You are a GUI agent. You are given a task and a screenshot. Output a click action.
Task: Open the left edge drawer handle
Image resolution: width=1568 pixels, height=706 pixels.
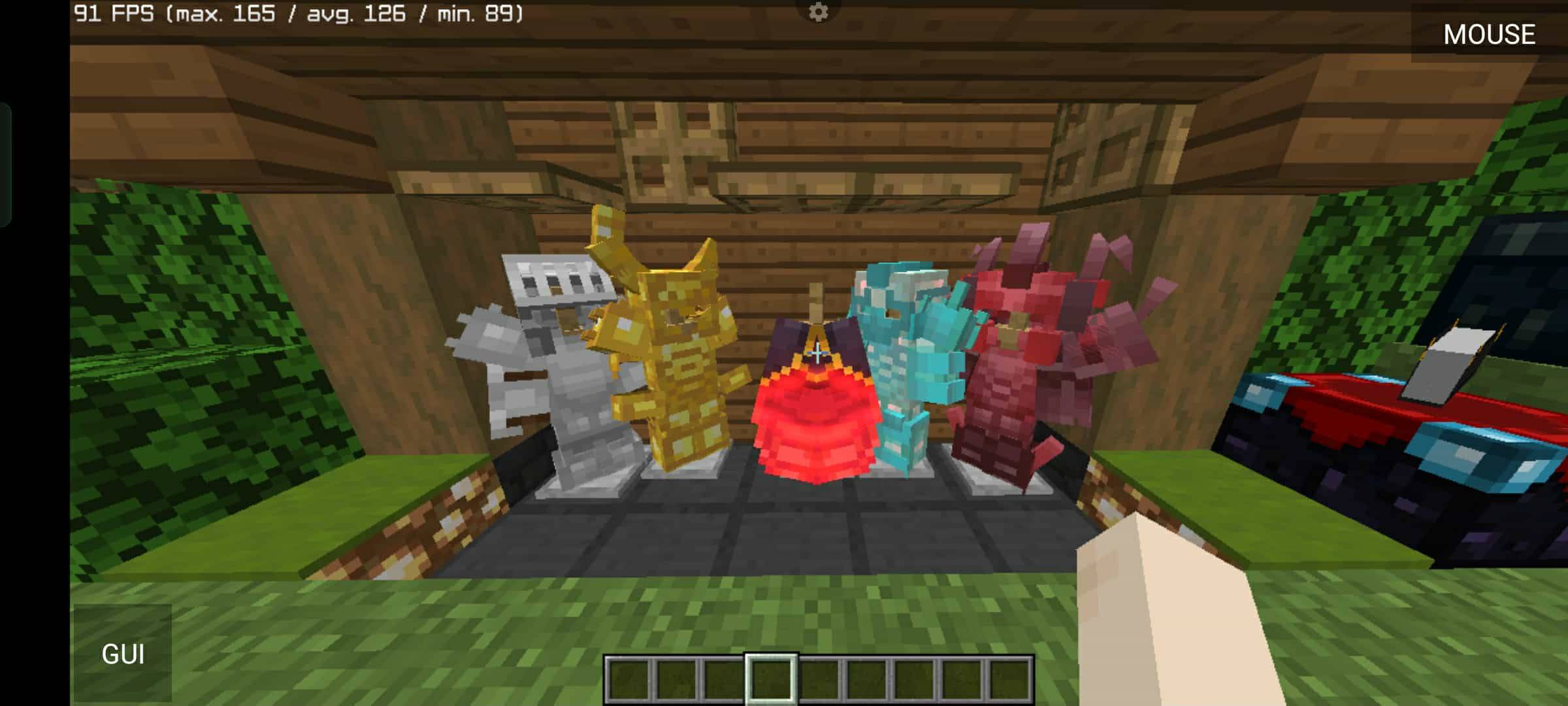point(7,163)
